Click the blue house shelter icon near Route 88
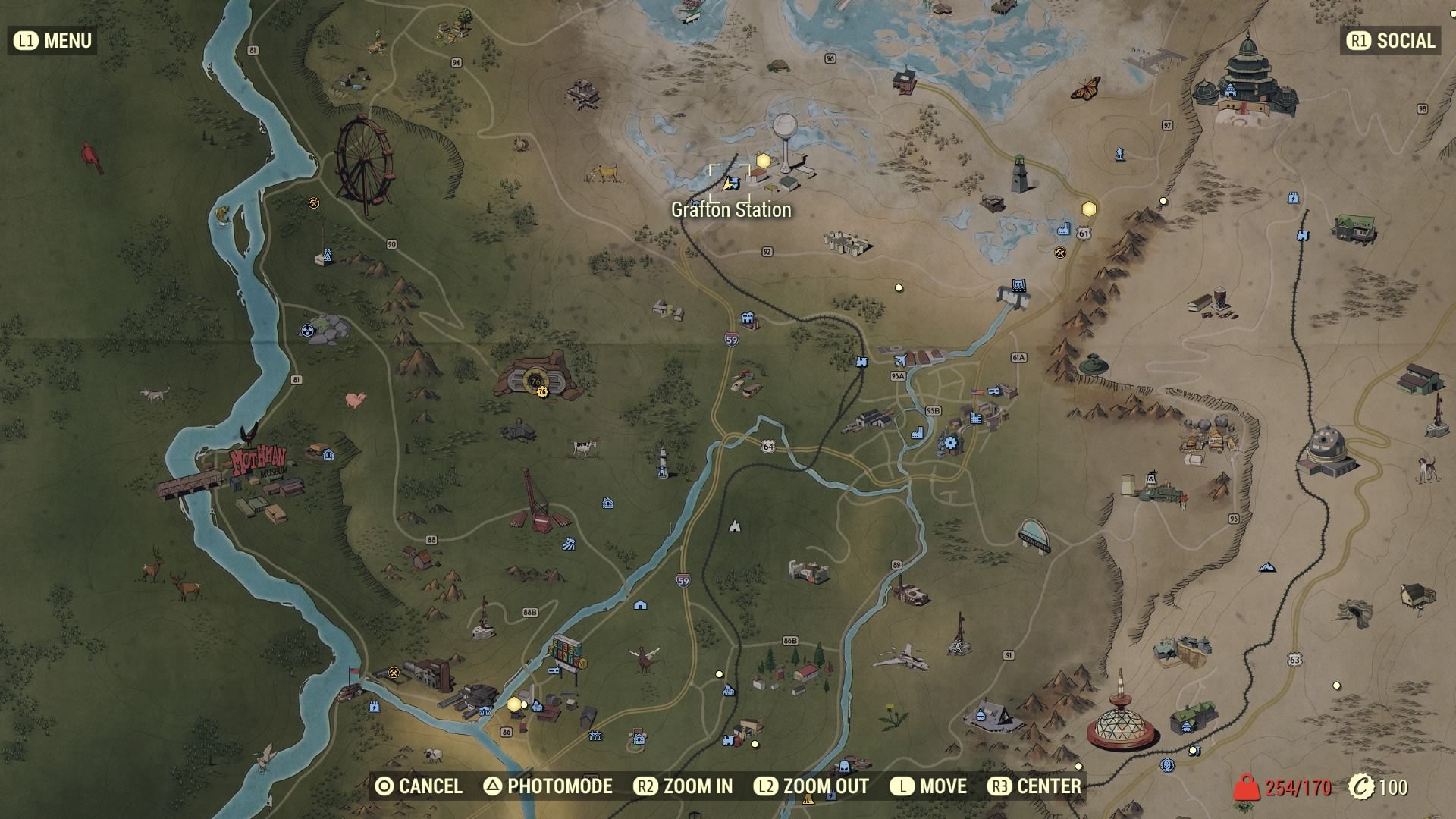The image size is (1456, 819). 607,502
